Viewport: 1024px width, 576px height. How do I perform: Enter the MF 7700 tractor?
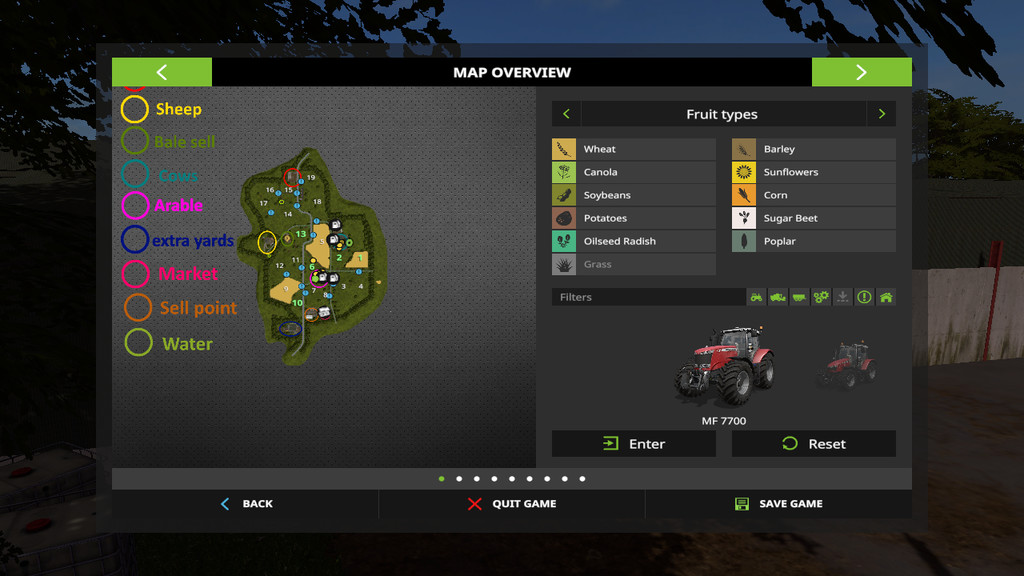point(633,444)
